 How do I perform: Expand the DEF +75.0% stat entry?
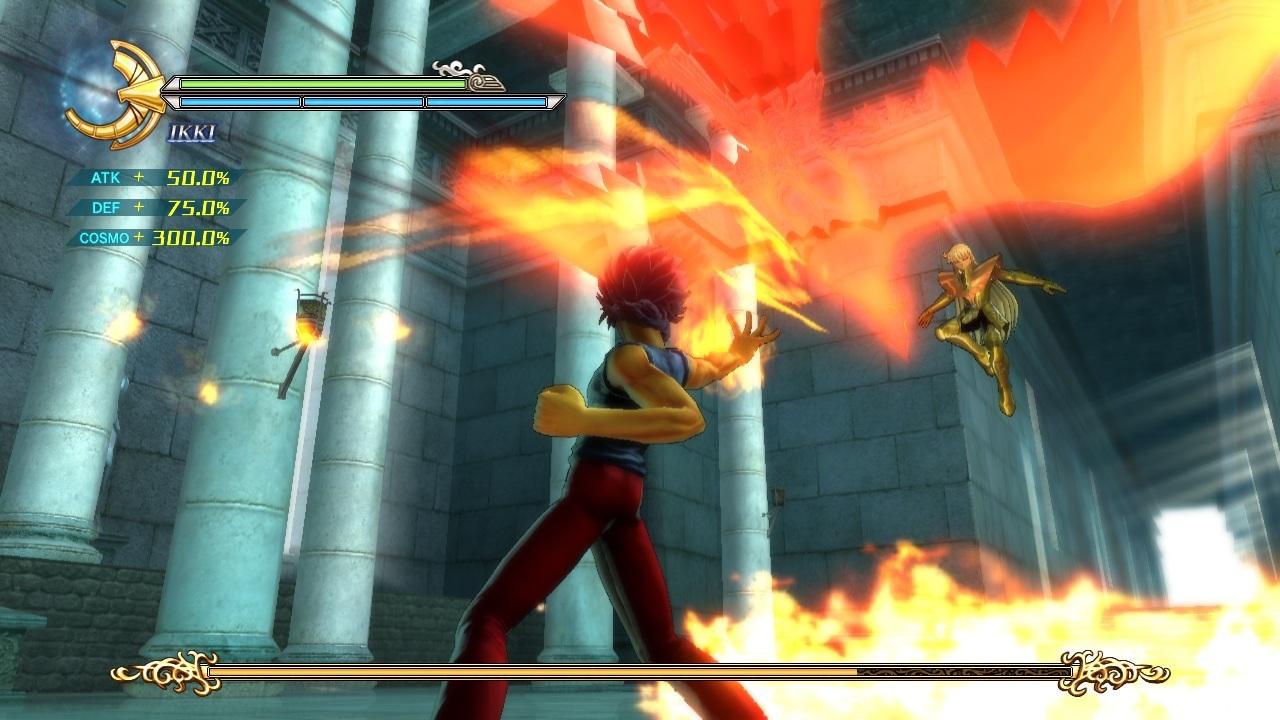152,207
